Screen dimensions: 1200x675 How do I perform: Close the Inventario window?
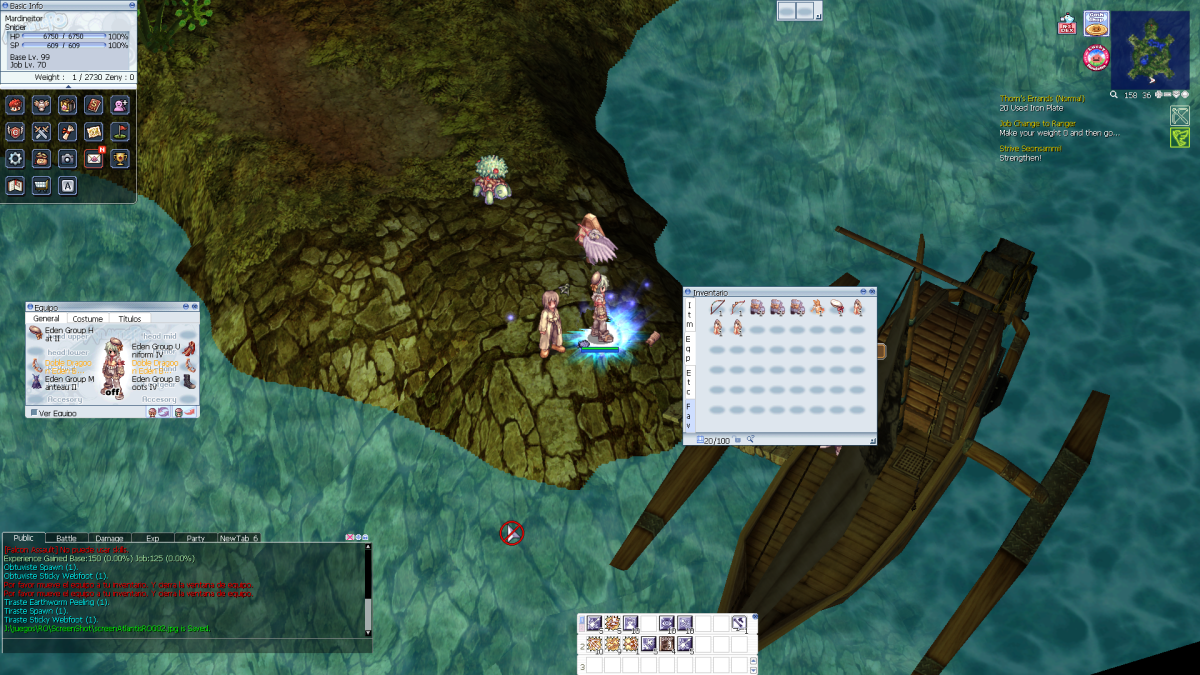(872, 292)
